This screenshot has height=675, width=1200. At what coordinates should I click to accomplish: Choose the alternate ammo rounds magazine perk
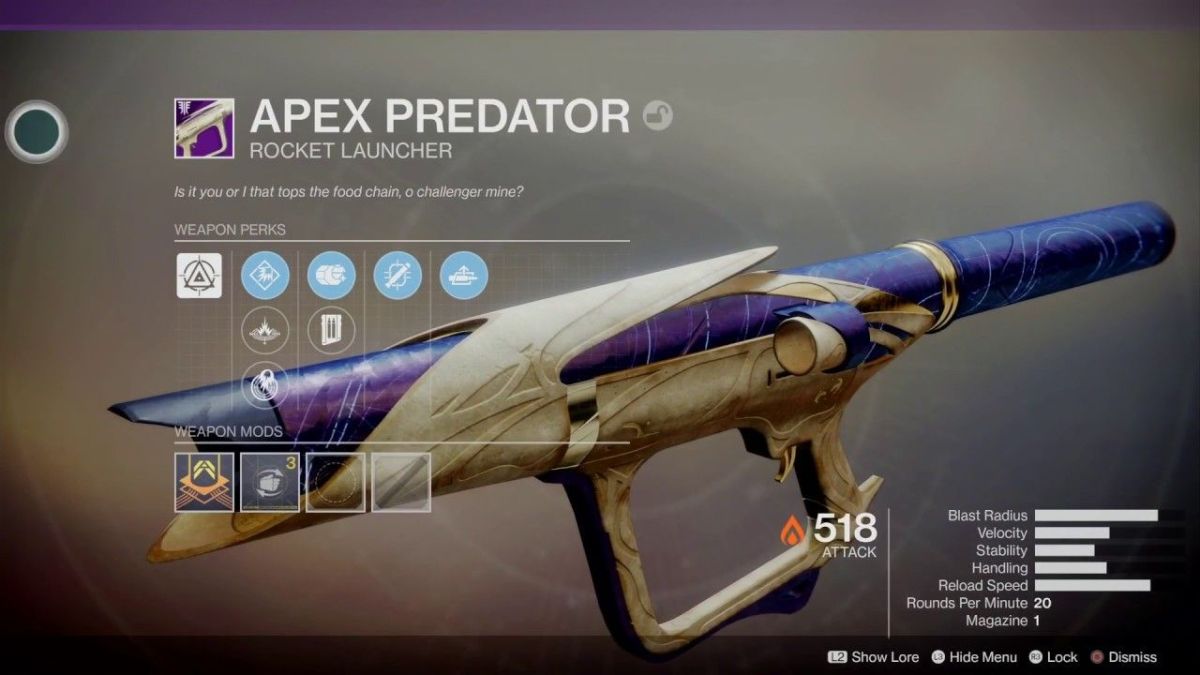click(331, 330)
